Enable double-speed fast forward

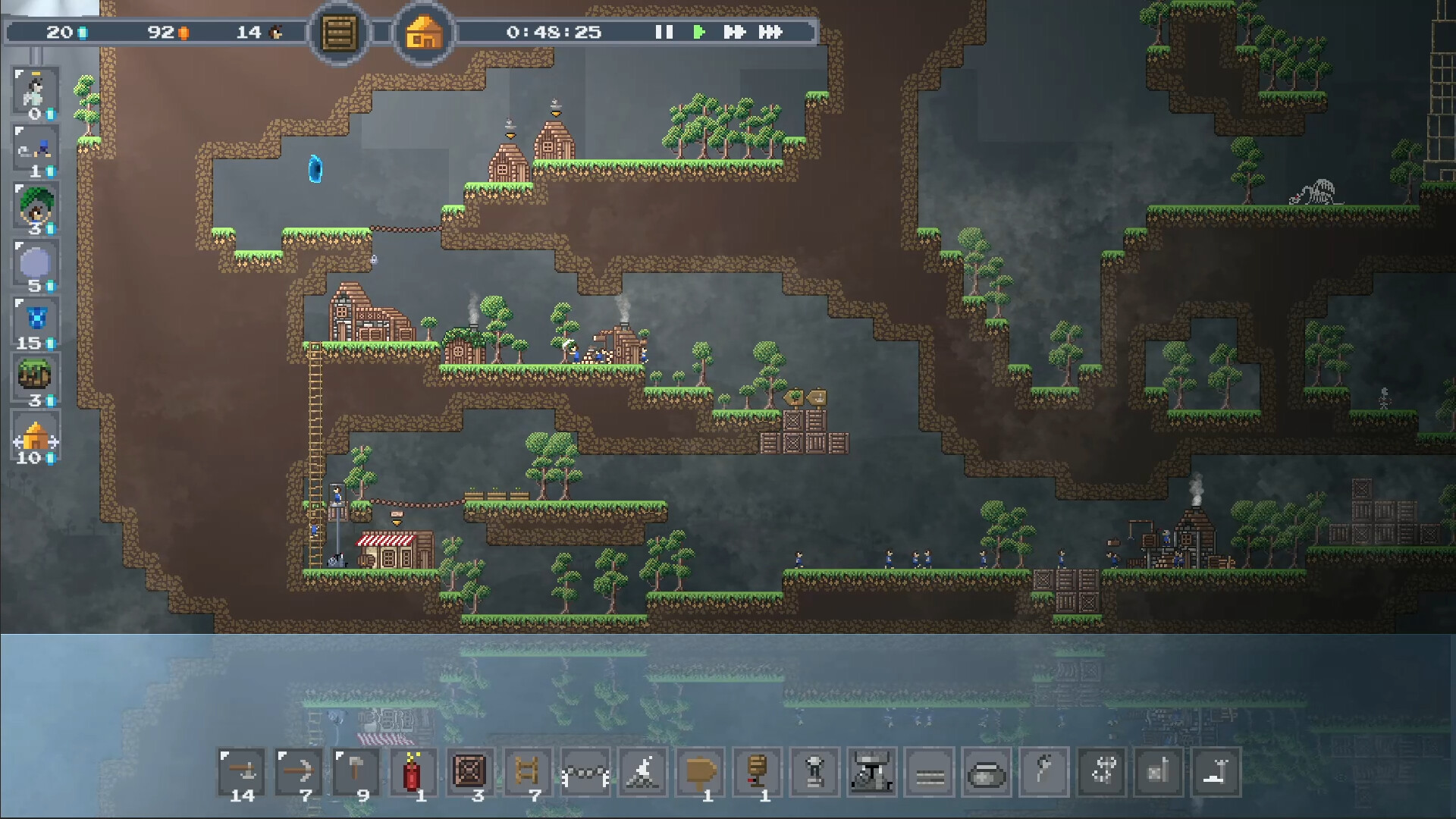tap(734, 33)
